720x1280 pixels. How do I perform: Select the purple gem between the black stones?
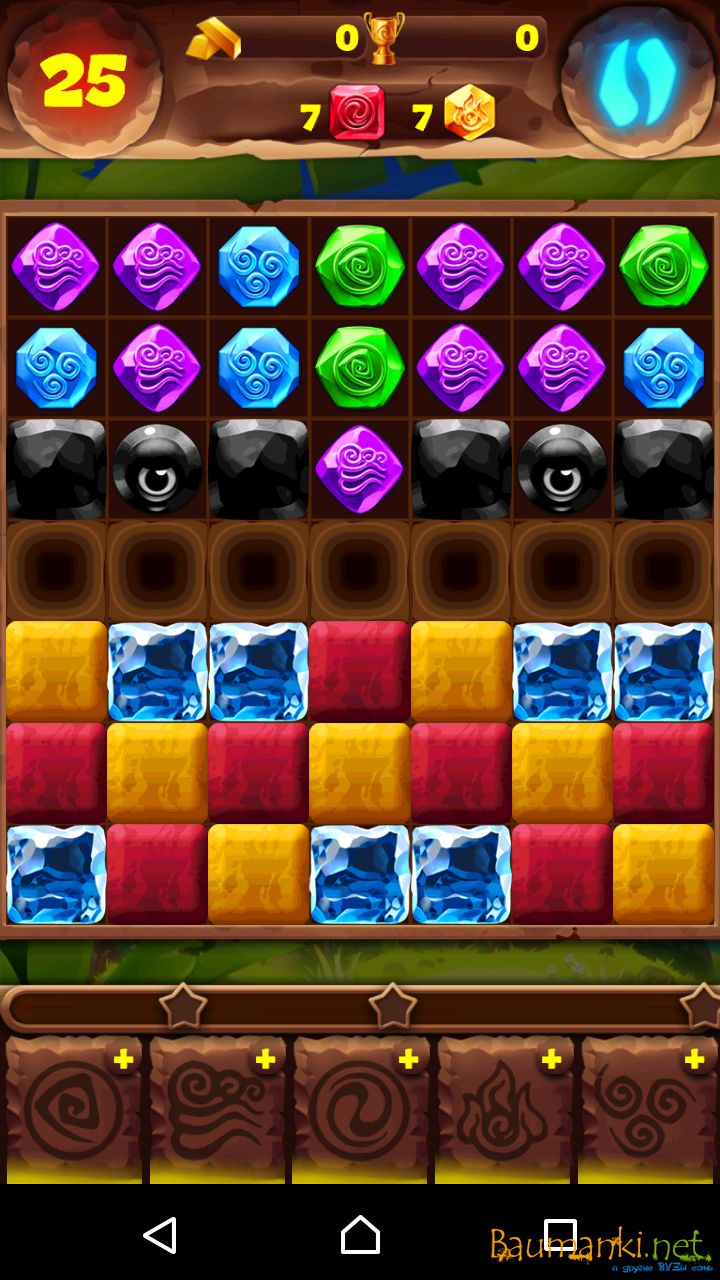click(x=359, y=469)
